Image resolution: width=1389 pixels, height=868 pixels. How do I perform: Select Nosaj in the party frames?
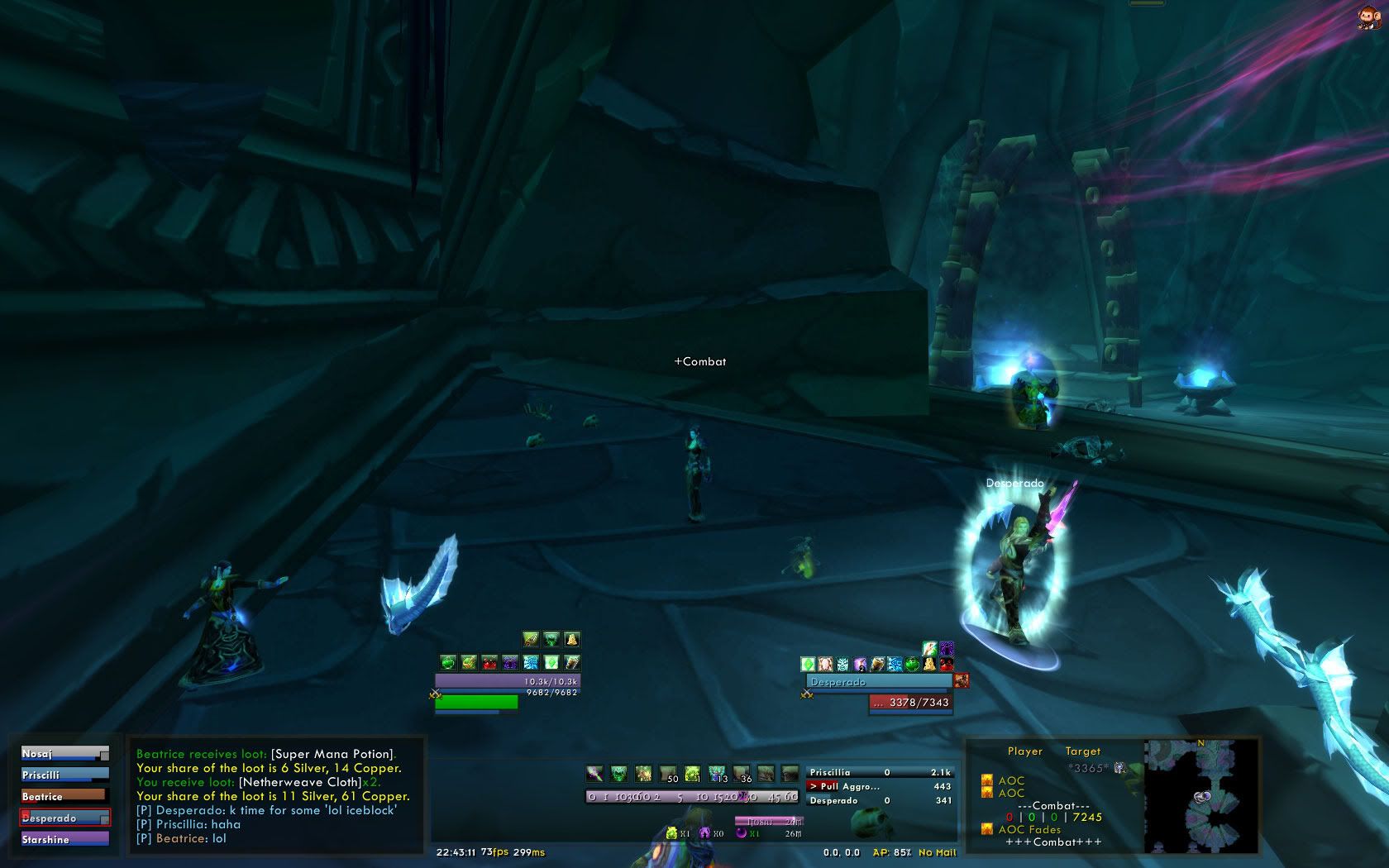[64, 754]
